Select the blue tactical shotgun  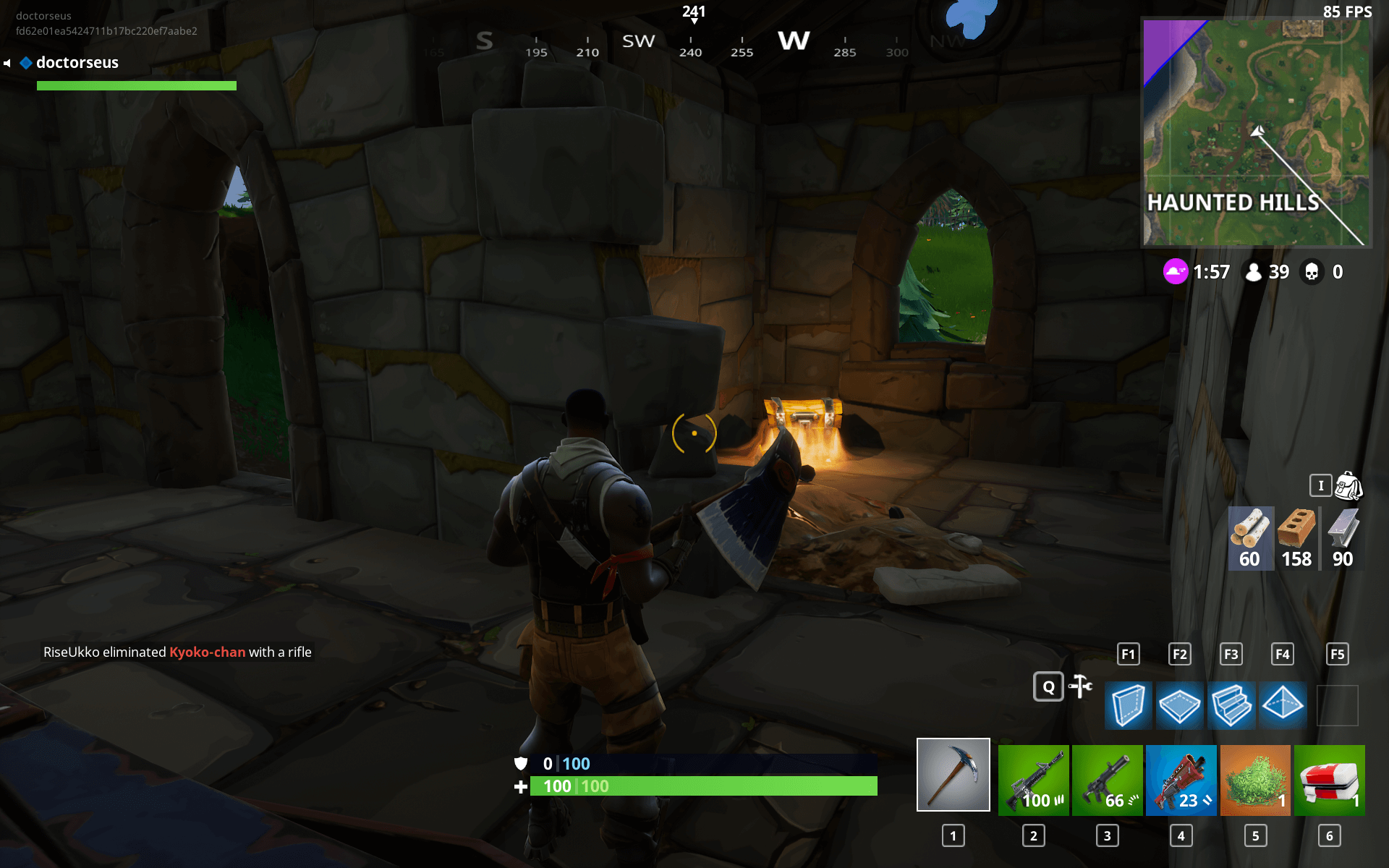pos(1181,780)
